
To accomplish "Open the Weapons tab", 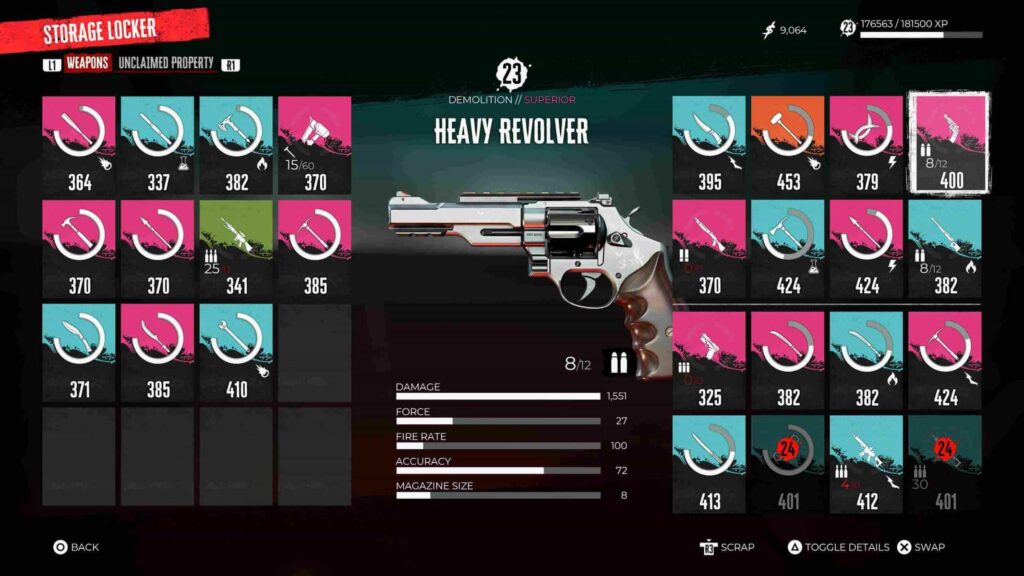I will click(88, 64).
